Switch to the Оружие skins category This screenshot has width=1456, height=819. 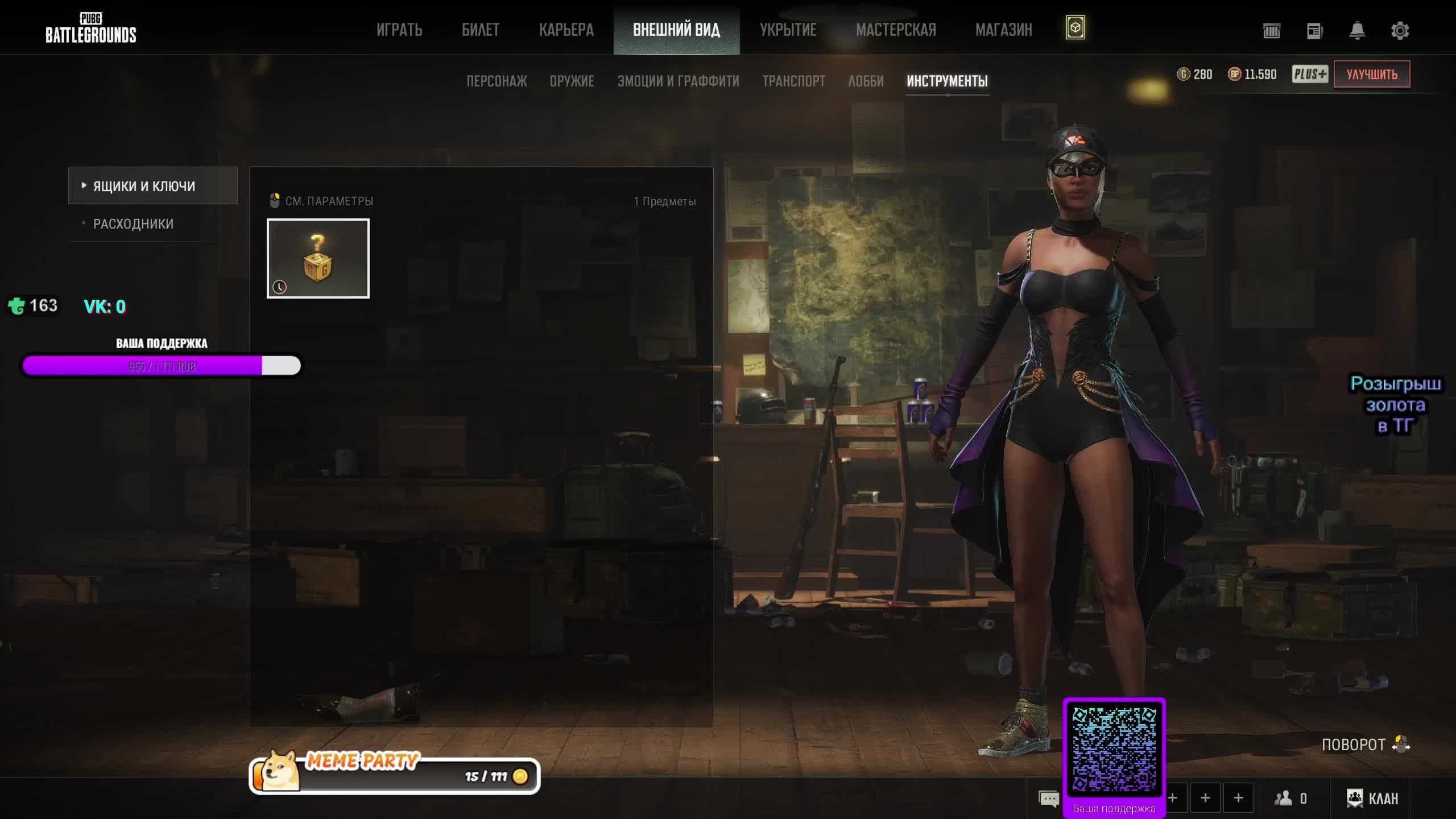click(572, 81)
